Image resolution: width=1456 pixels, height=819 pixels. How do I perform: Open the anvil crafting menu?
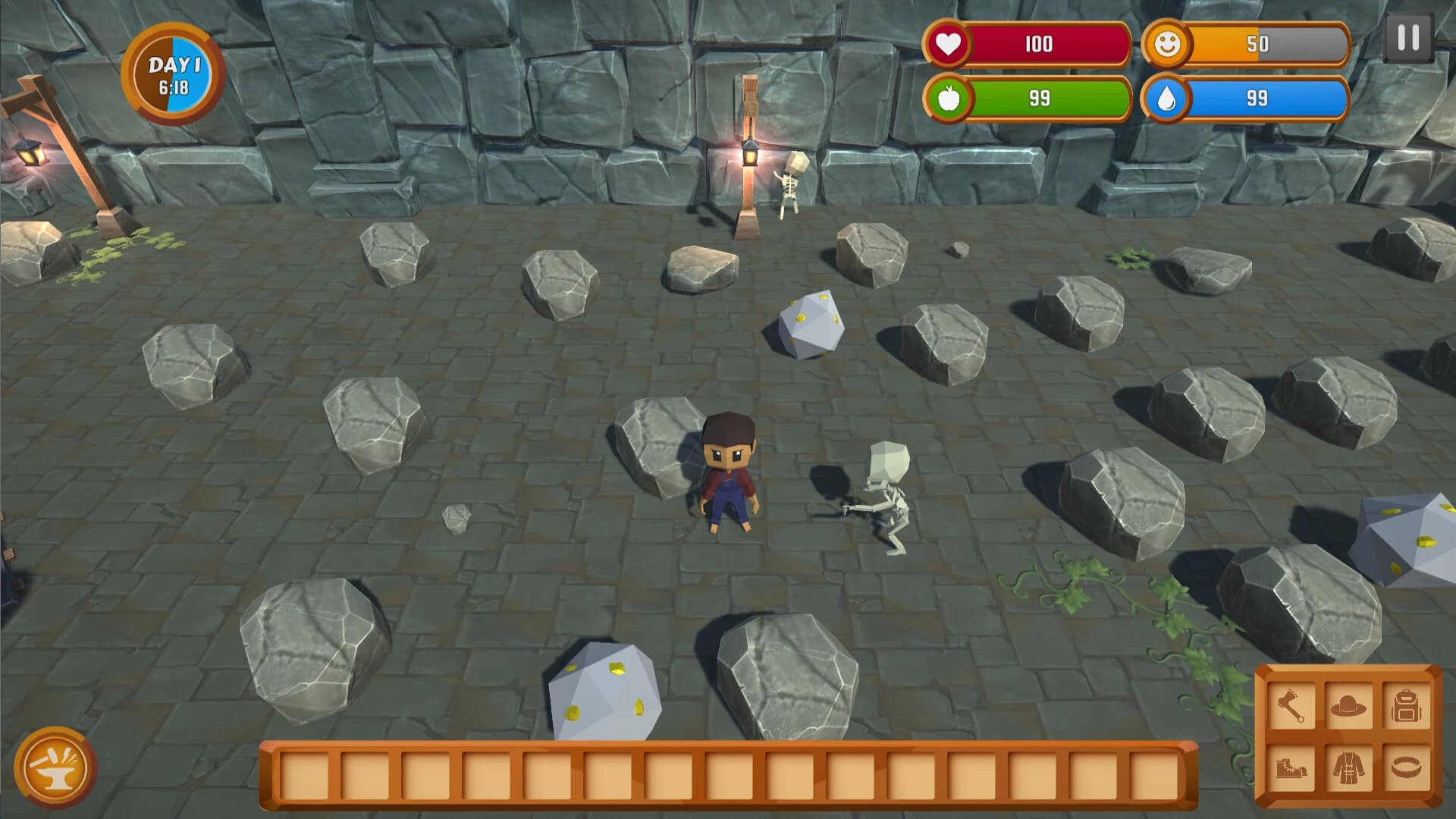point(55,767)
